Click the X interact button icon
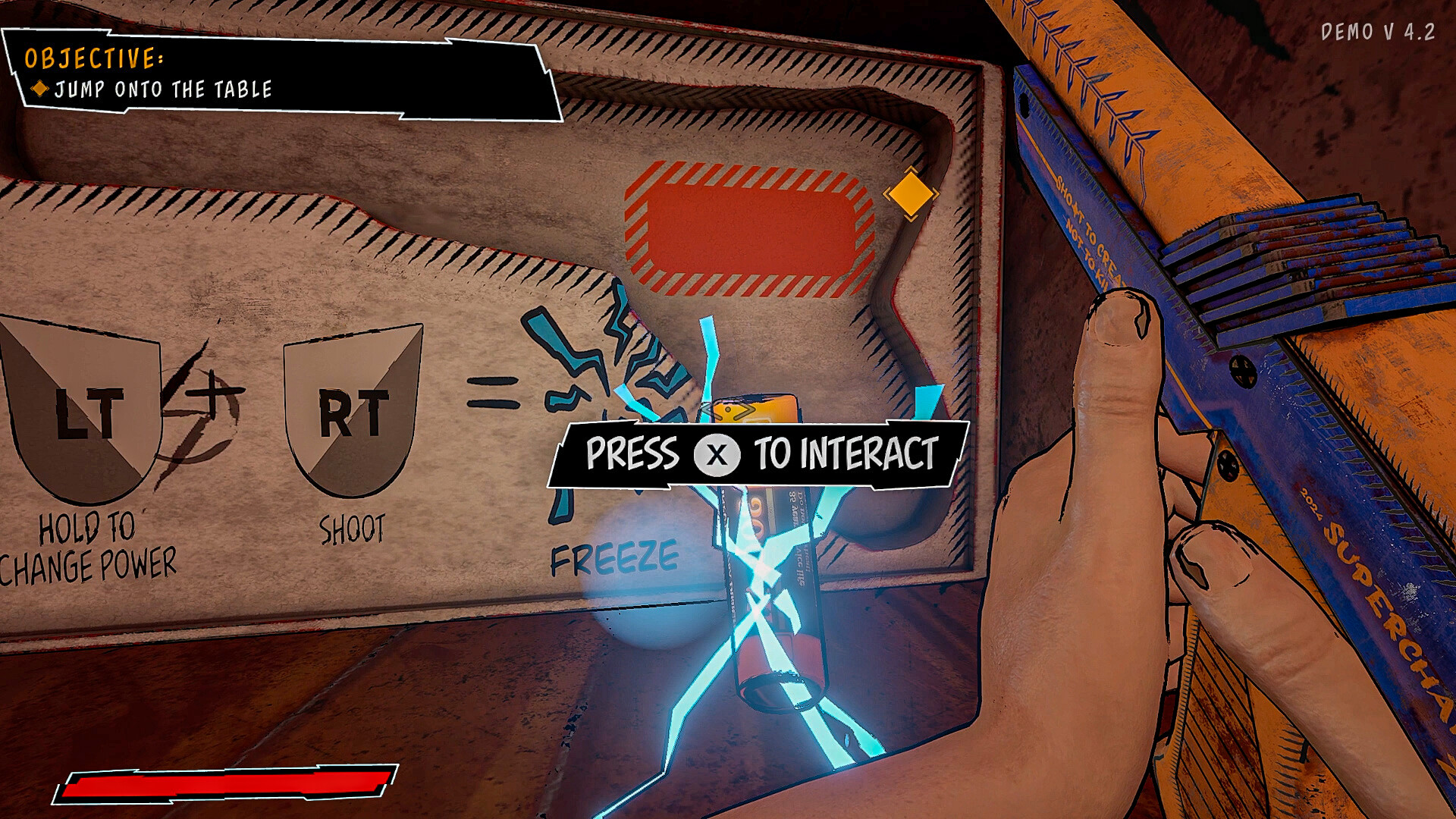1456x819 pixels. [x=716, y=455]
